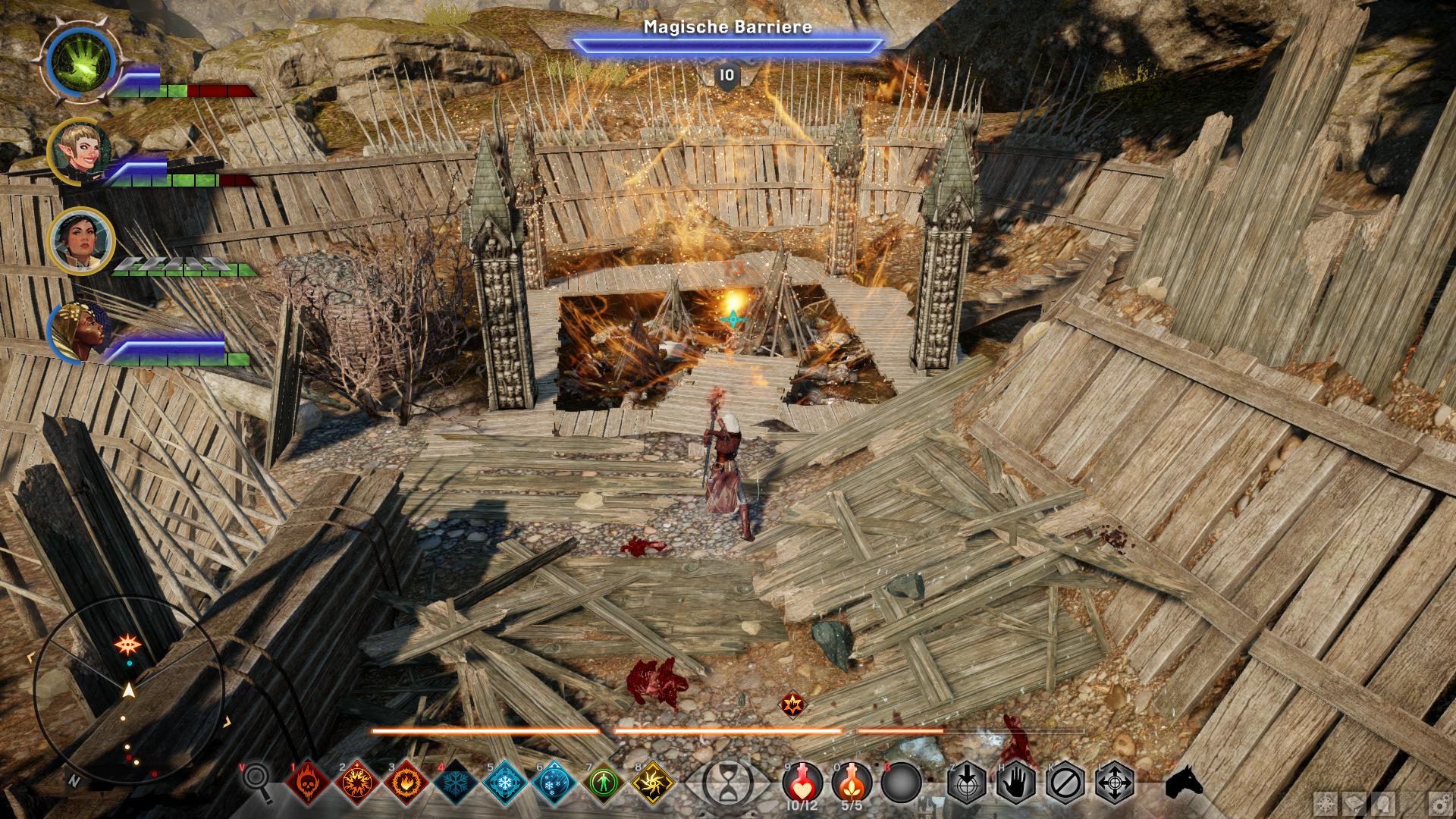Issue the hold position hand command
The height and width of the screenshot is (819, 1456).
[x=1016, y=782]
